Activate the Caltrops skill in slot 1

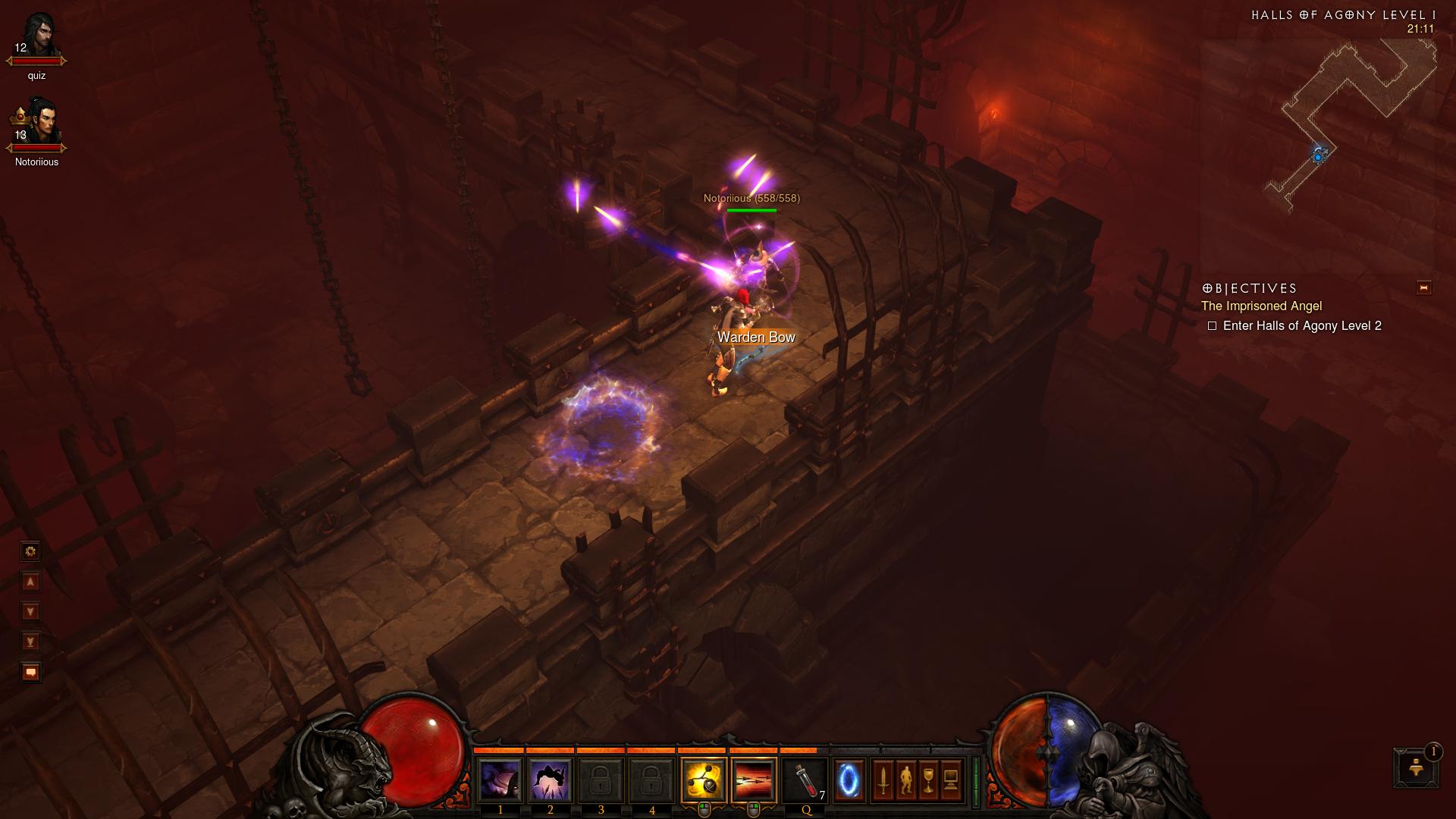click(x=500, y=780)
